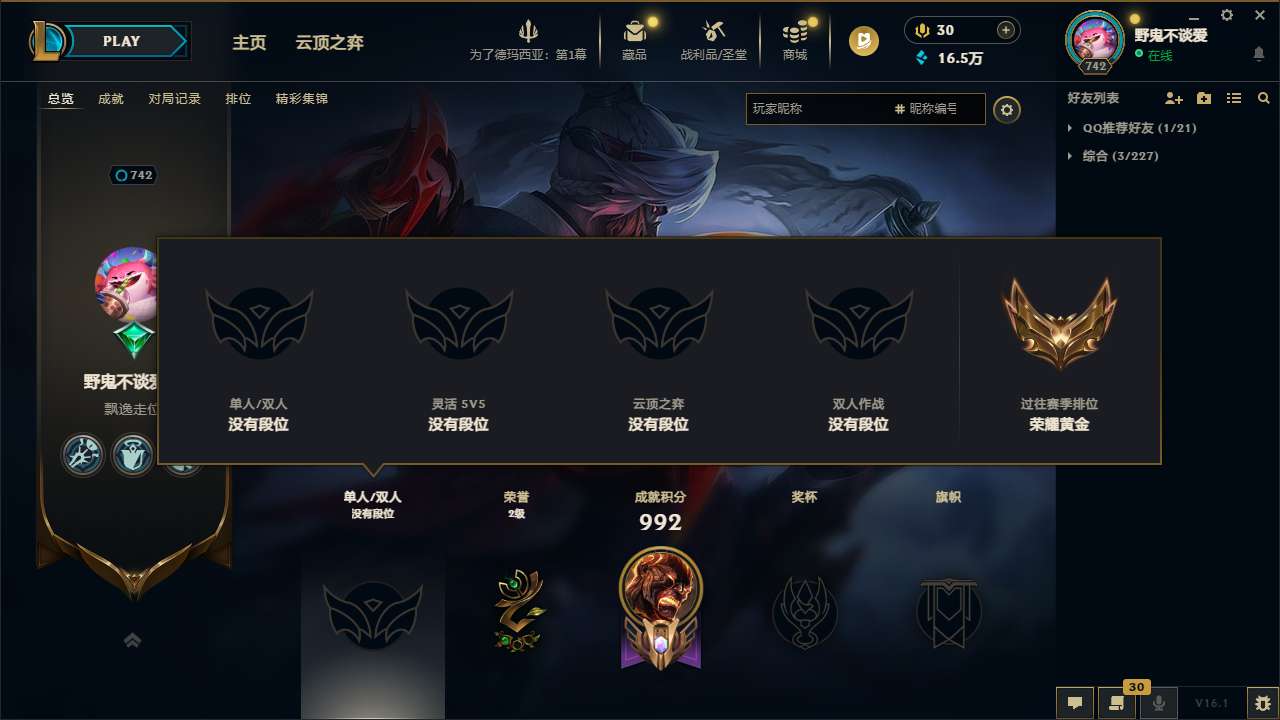
Task: Open 战利品/圣堂 loot icon
Action: point(713,33)
